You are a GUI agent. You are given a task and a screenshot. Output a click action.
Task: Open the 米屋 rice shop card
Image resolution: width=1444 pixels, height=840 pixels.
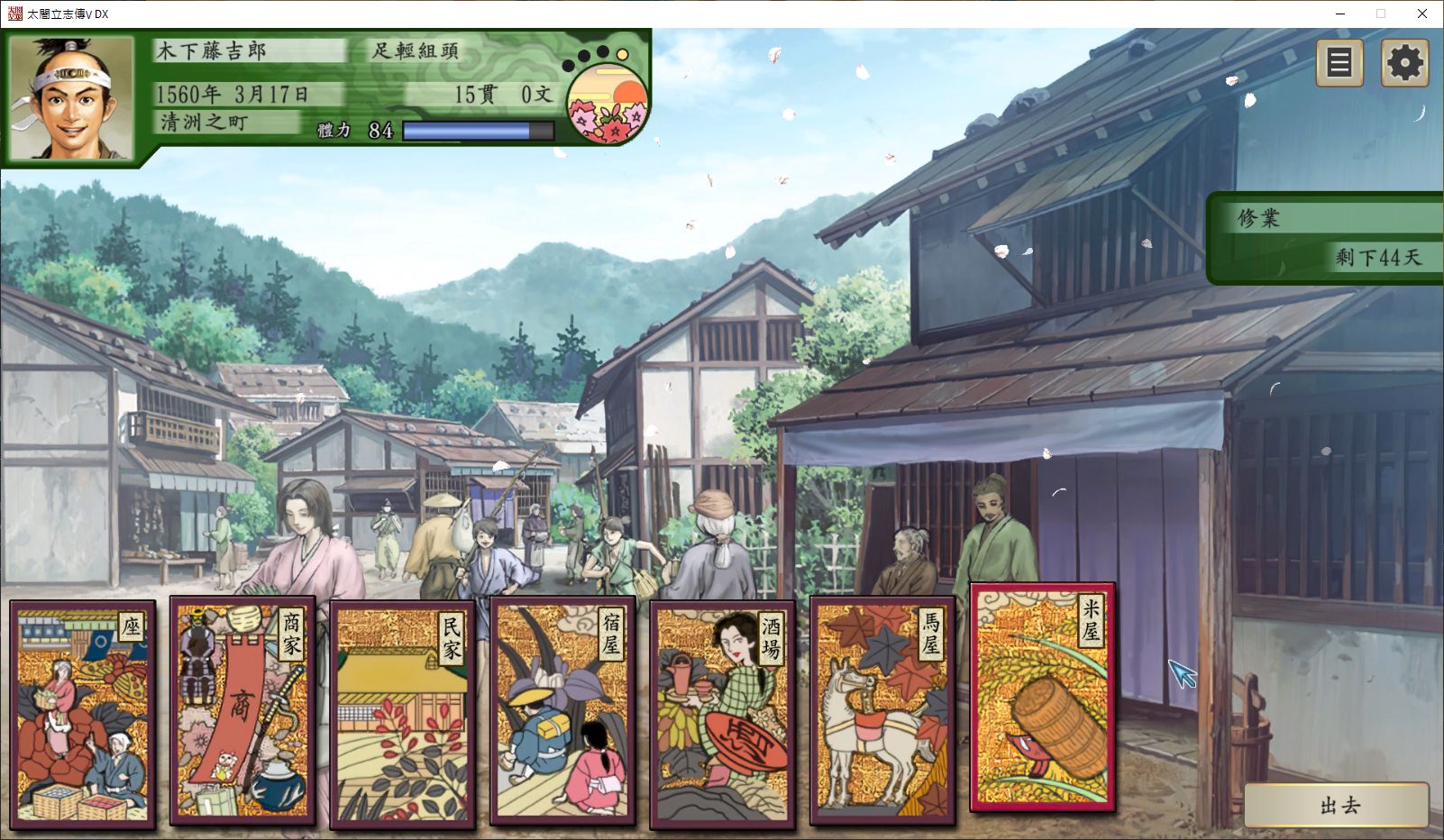point(1042,698)
